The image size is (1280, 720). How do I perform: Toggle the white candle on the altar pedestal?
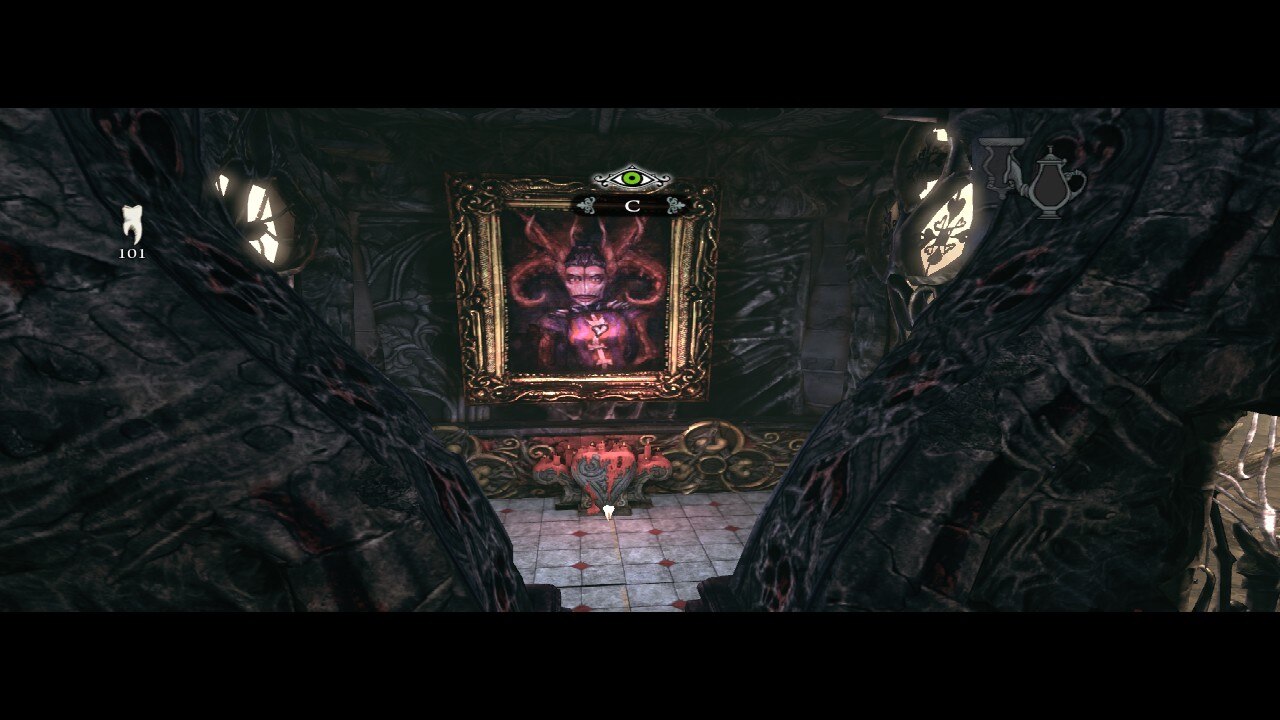[610, 510]
